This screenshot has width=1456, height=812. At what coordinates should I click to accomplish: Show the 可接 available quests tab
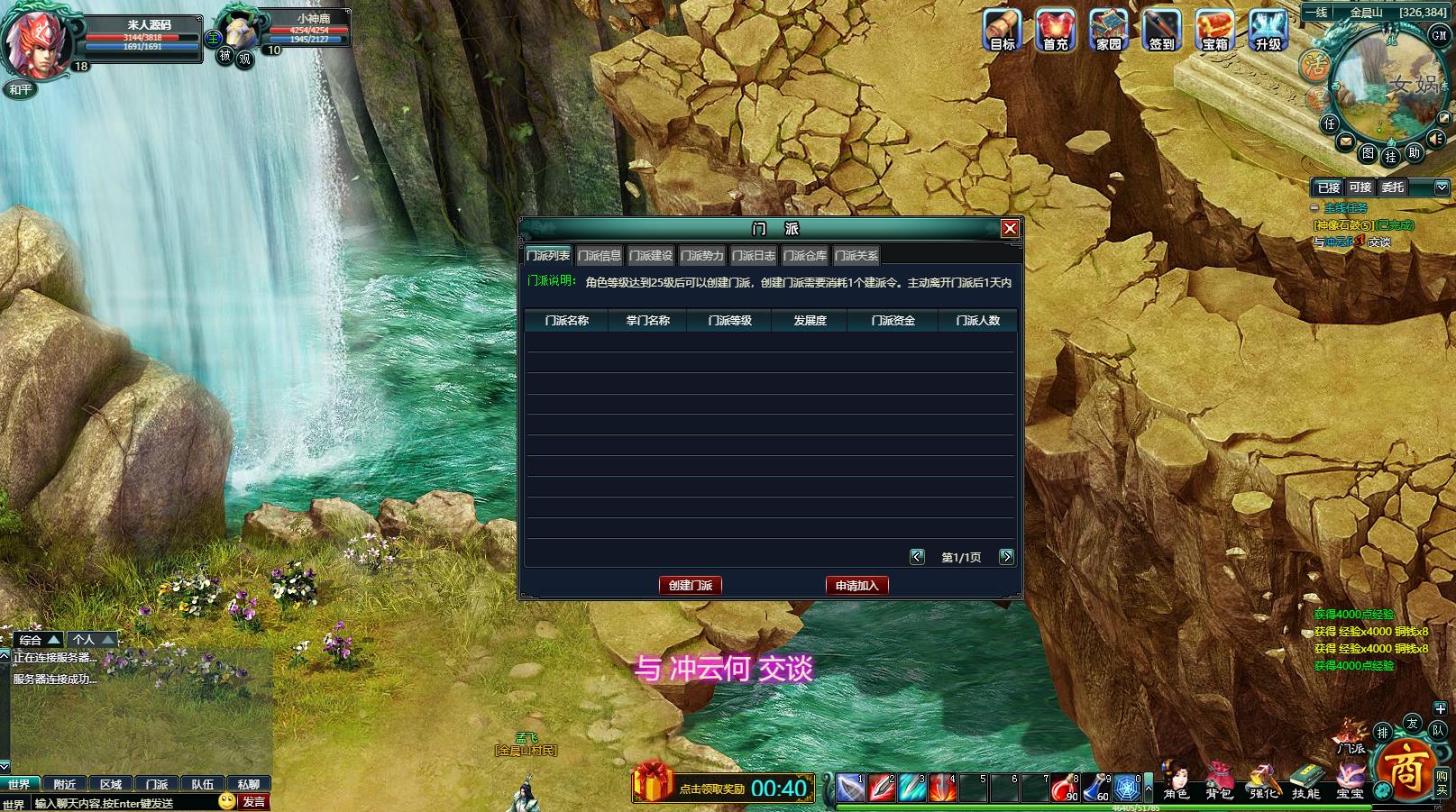(1360, 187)
